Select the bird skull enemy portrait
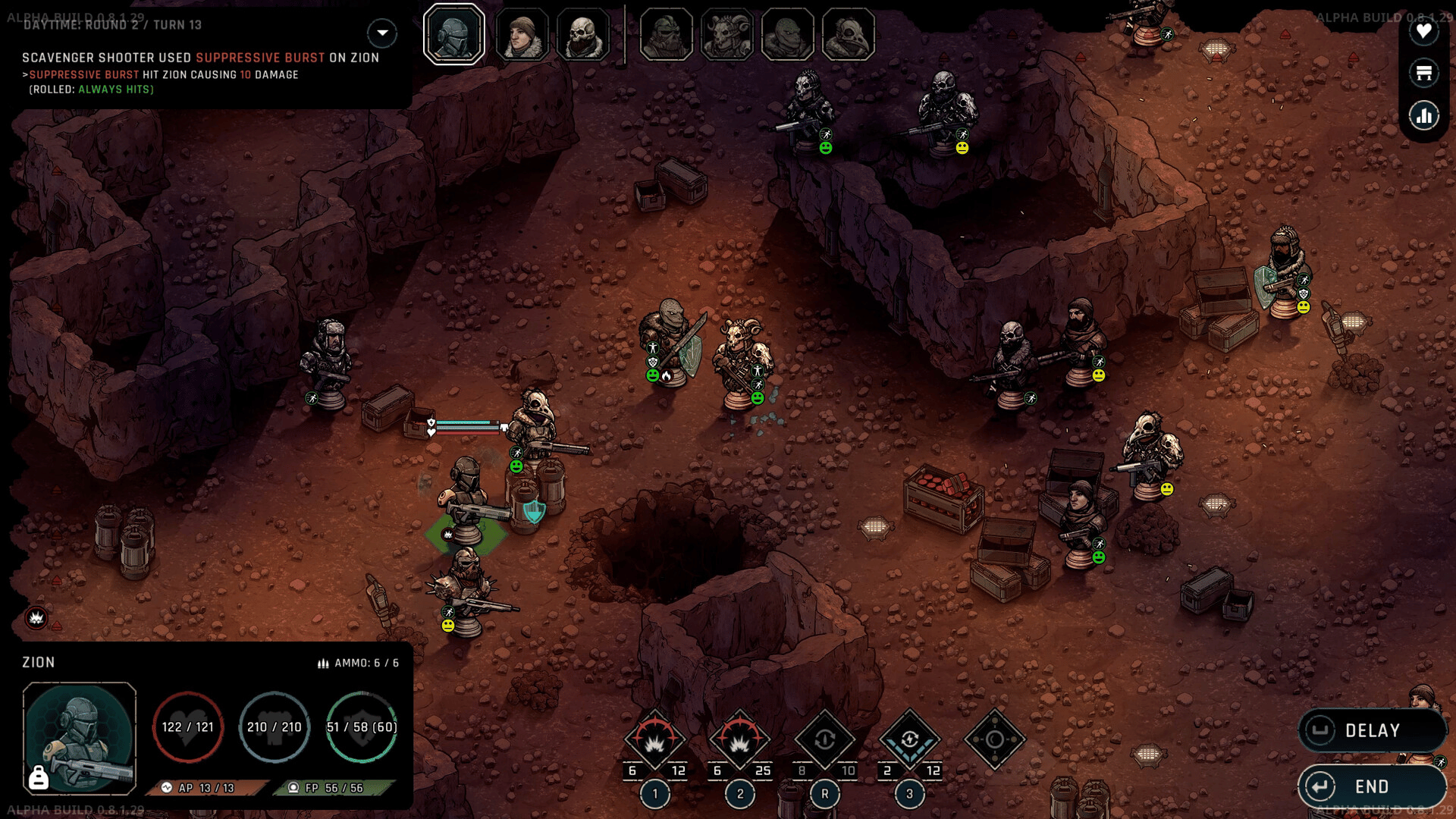This screenshot has width=1456, height=819. point(848,35)
